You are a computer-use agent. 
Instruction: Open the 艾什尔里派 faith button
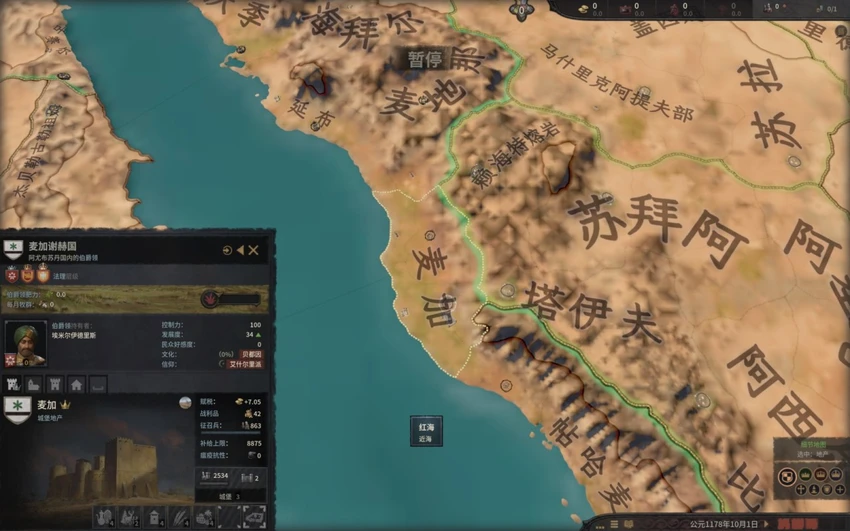coord(245,365)
